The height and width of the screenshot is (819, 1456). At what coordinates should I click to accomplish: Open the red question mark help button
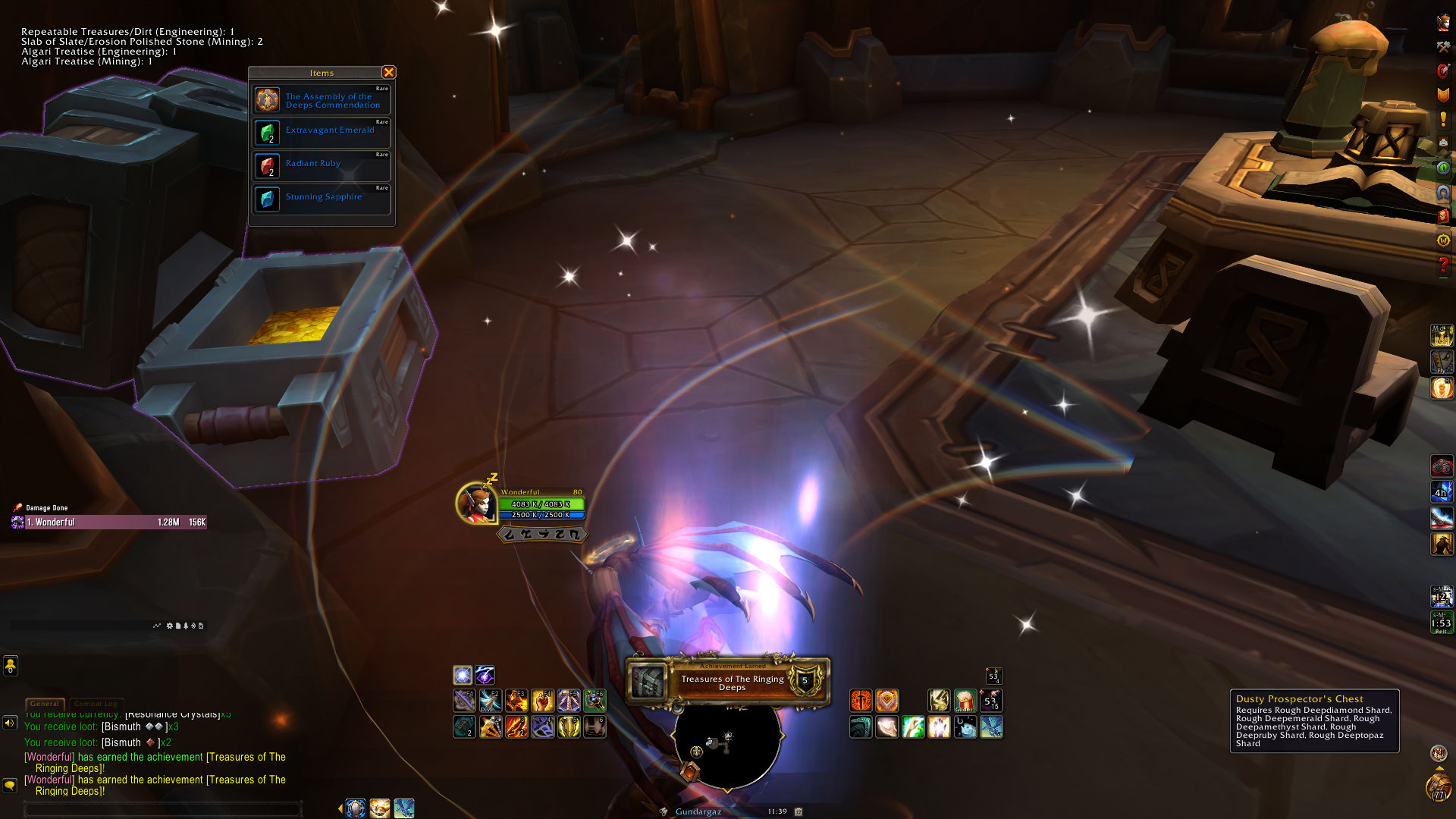point(1443,265)
